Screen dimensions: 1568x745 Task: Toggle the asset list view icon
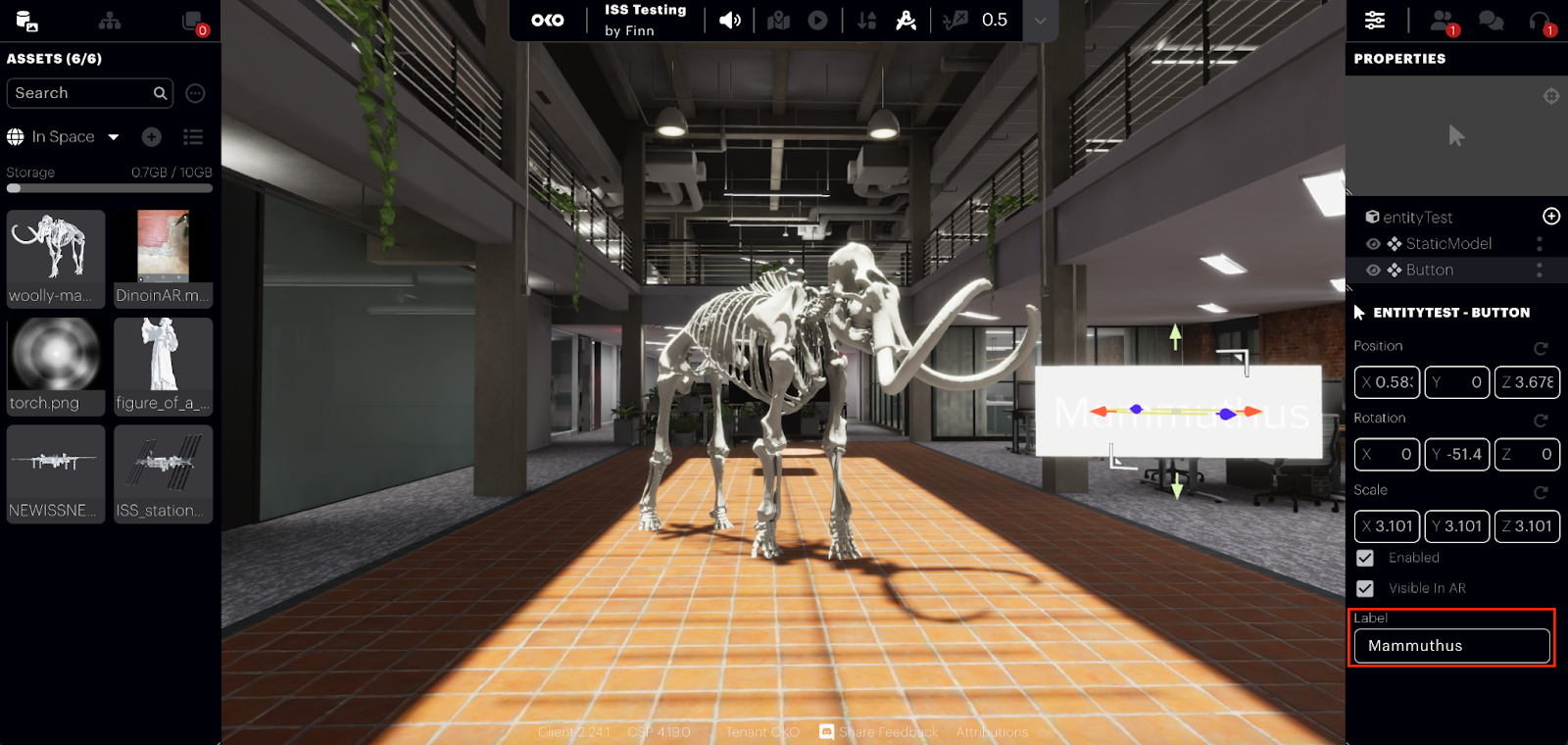[x=193, y=137]
